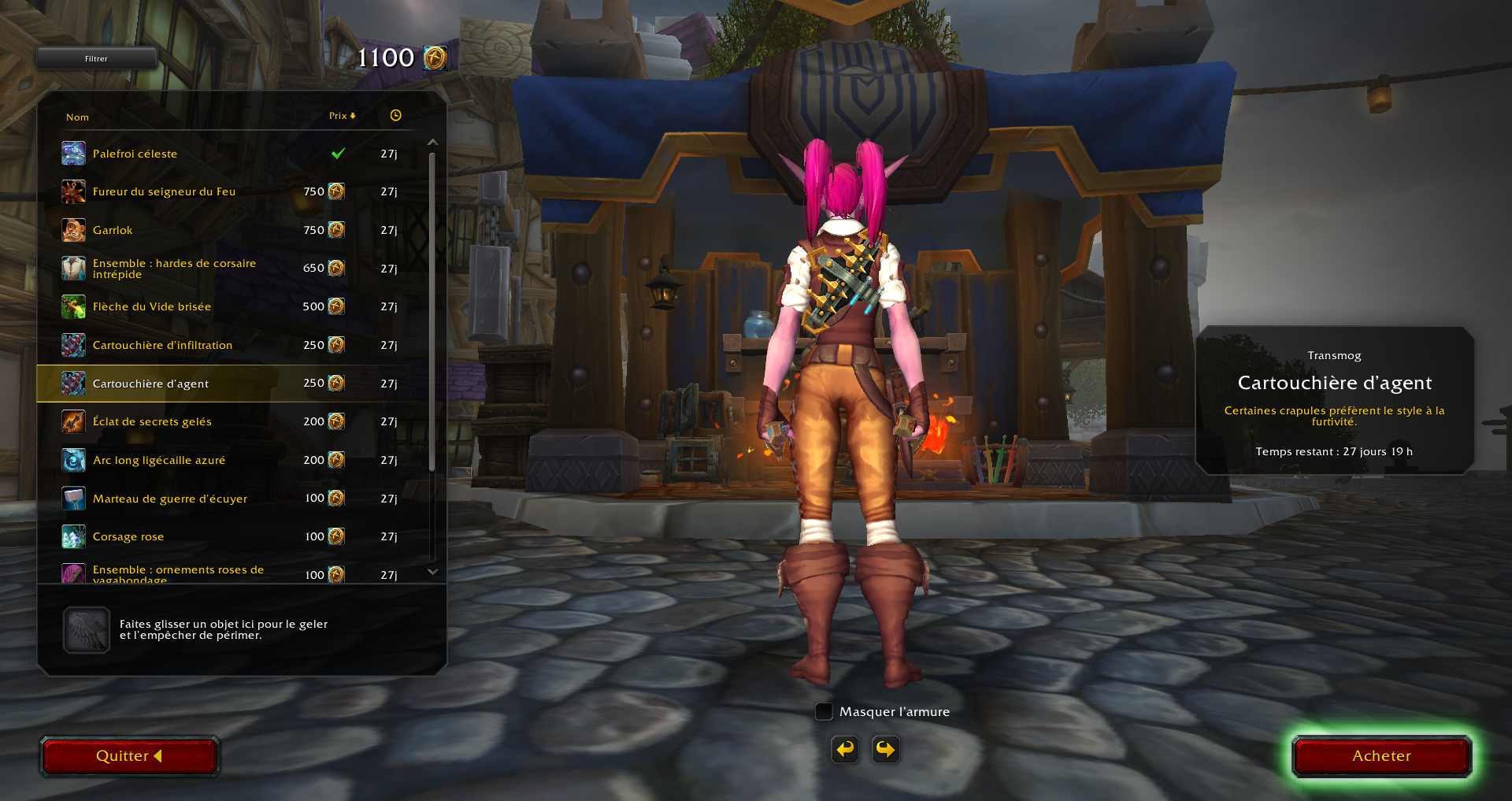
Task: Sort by remaining time clock icon
Action: [395, 116]
